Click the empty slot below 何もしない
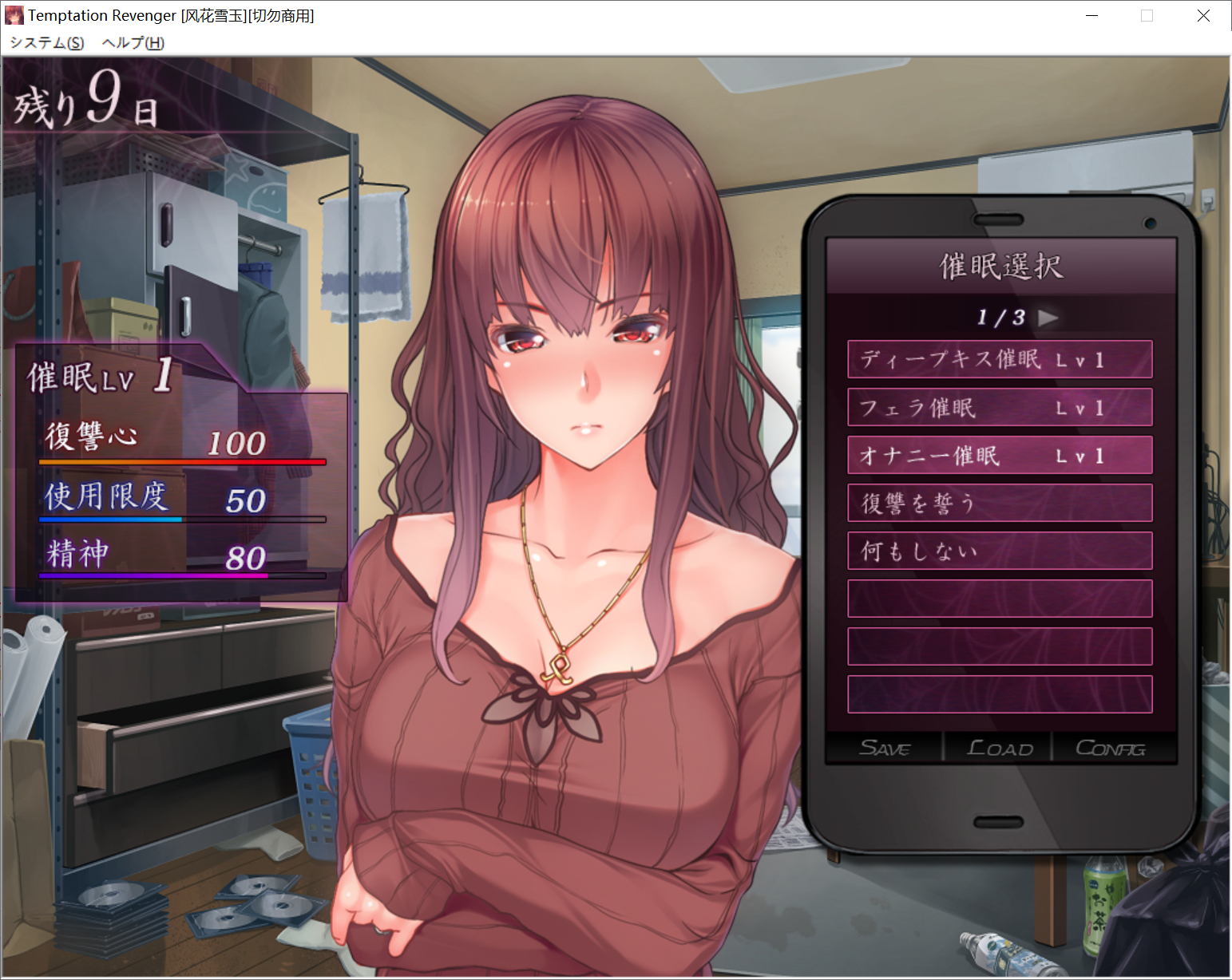1232x980 pixels. 999,599
